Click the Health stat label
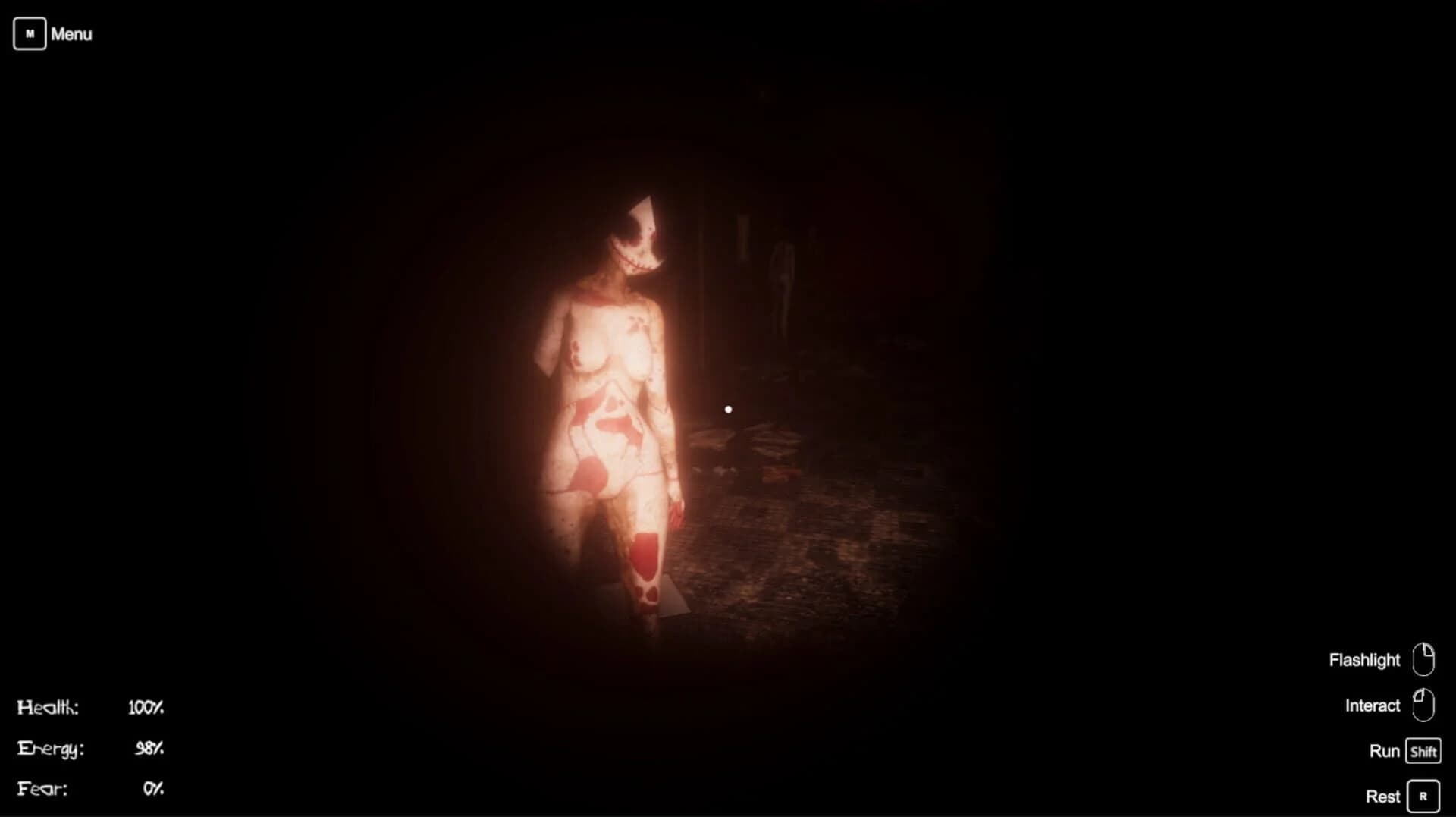This screenshot has width=1456, height=817. (48, 706)
